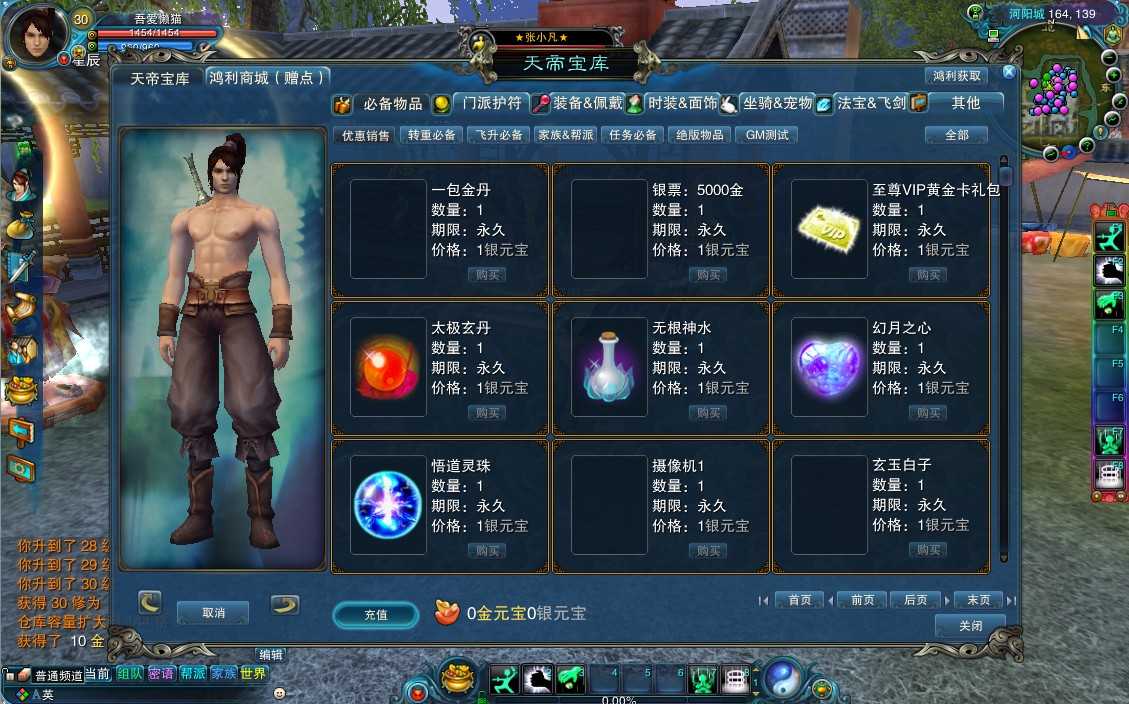
Task: Switch to the 鸿利商城 tab
Action: coord(266,78)
